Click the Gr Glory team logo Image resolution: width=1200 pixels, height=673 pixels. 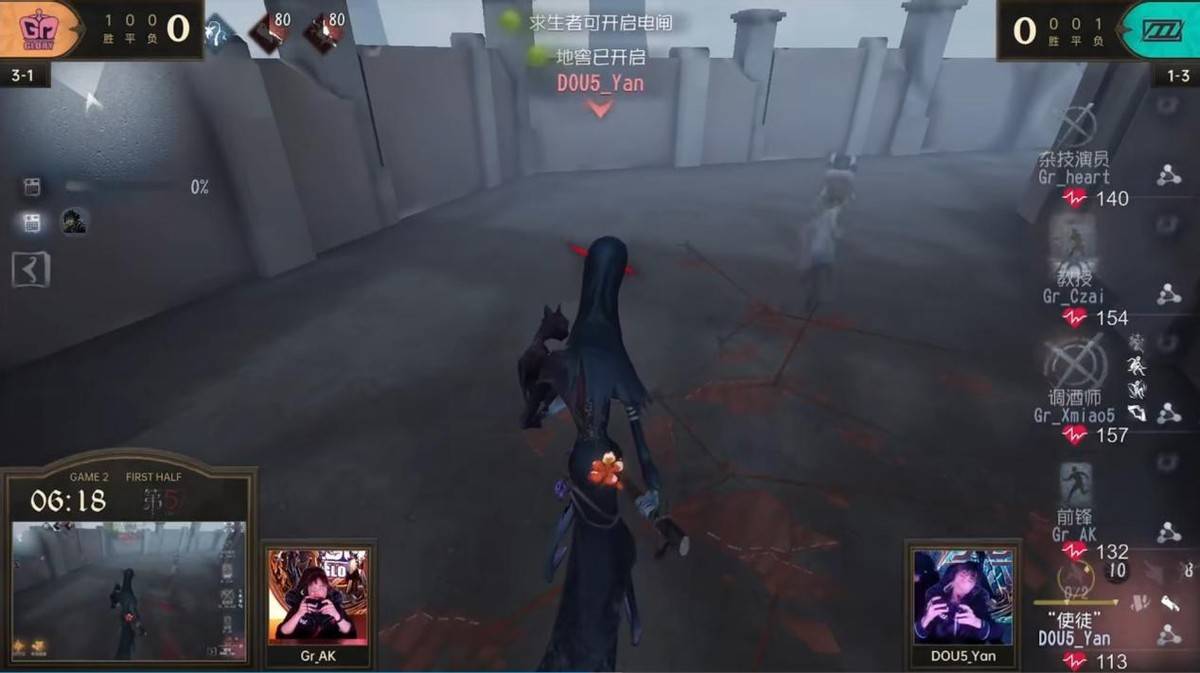pos(40,29)
